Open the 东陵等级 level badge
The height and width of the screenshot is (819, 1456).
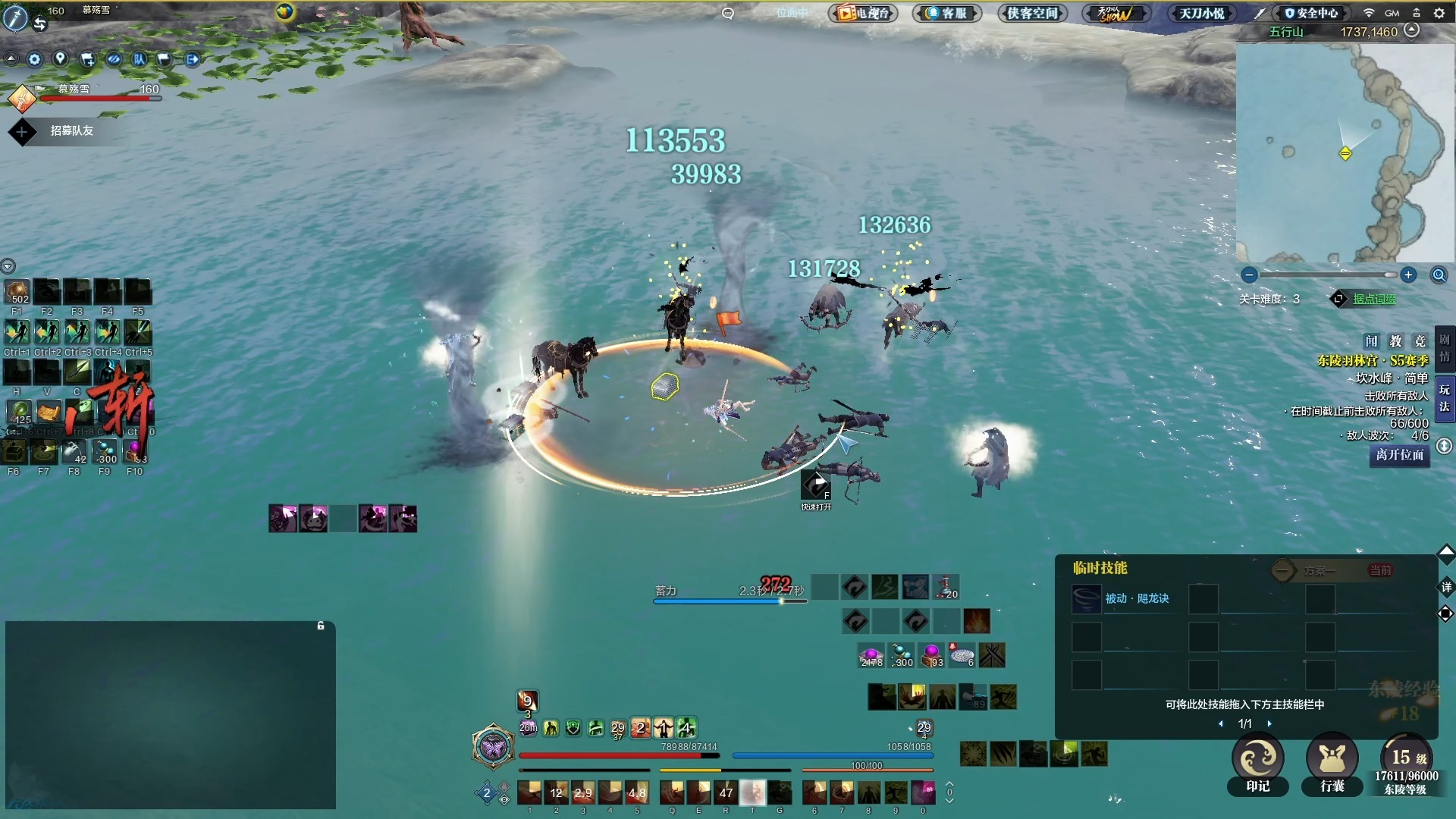point(1406,762)
